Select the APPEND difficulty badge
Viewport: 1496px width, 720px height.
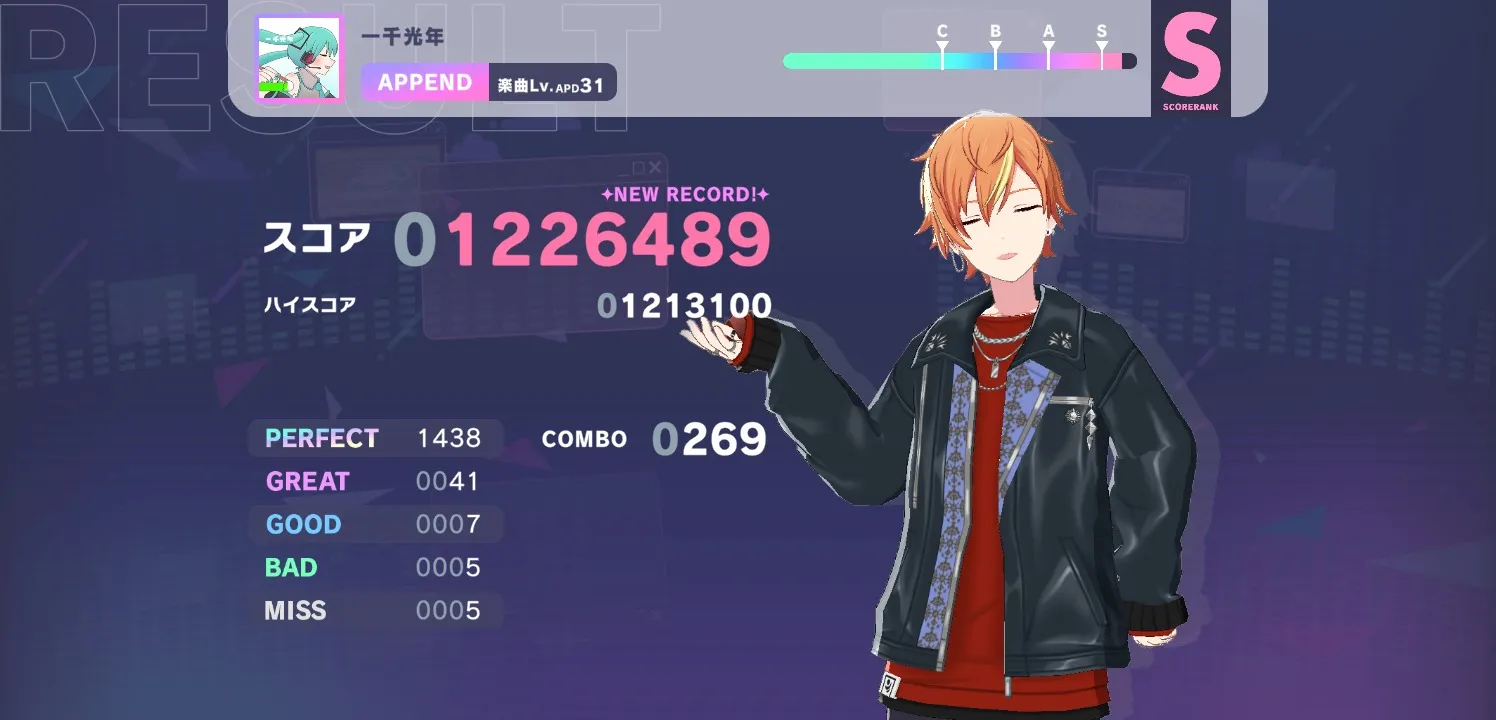425,82
